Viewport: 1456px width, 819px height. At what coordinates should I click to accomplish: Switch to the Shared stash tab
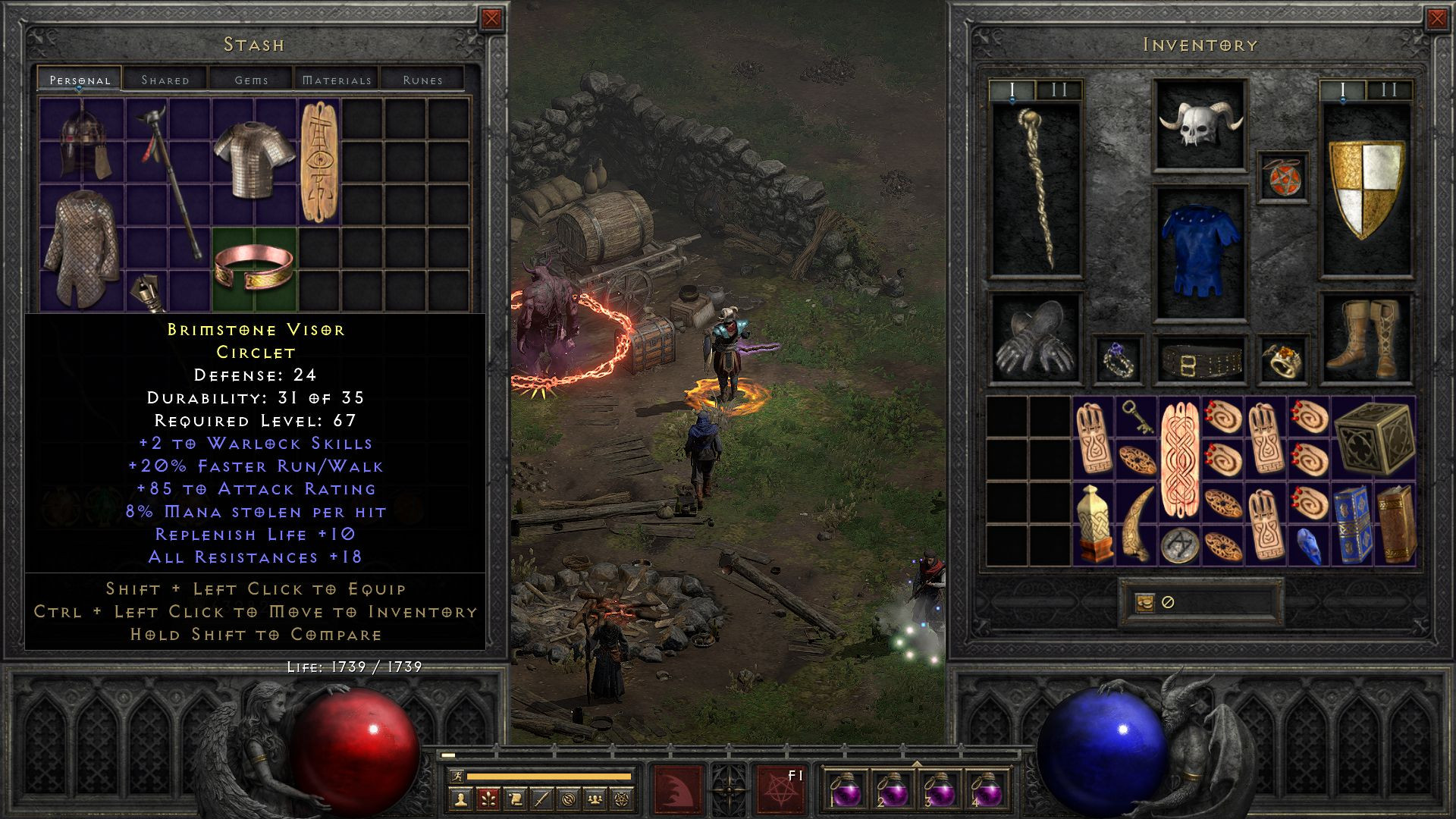166,79
